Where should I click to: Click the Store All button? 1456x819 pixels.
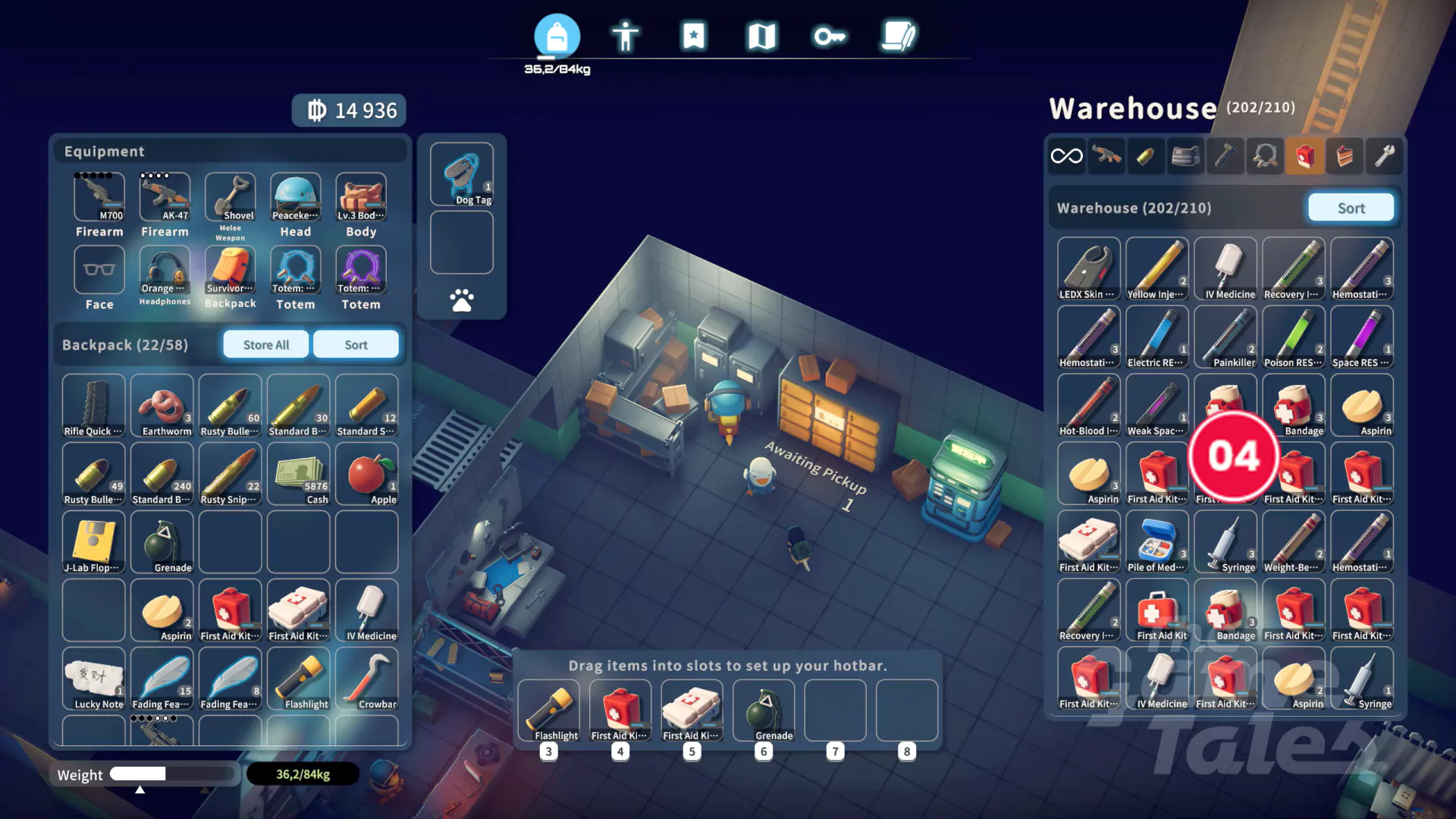pos(266,345)
